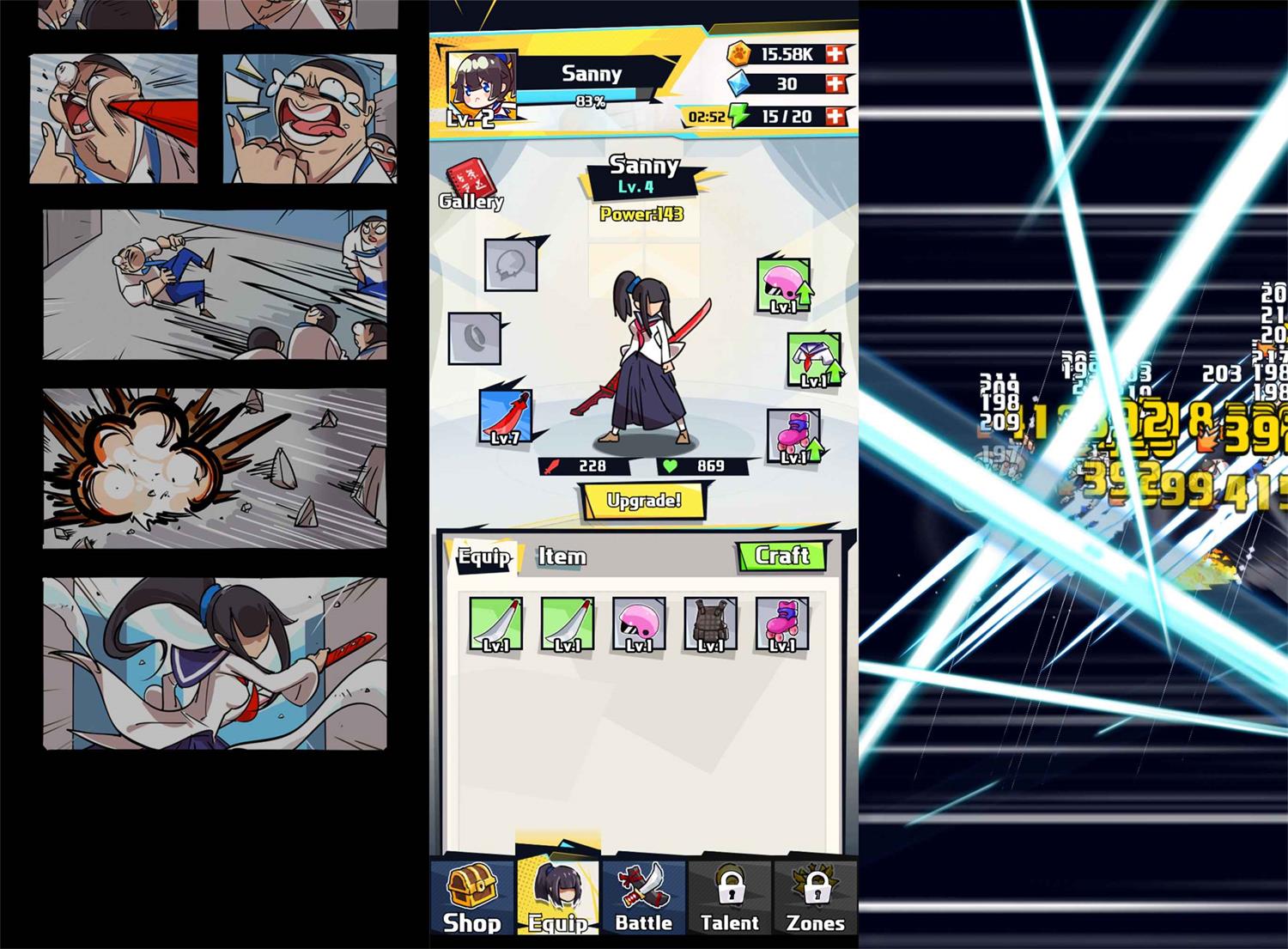Image resolution: width=1288 pixels, height=949 pixels.
Task: Choose the pink helmet in inventory
Action: (x=638, y=624)
